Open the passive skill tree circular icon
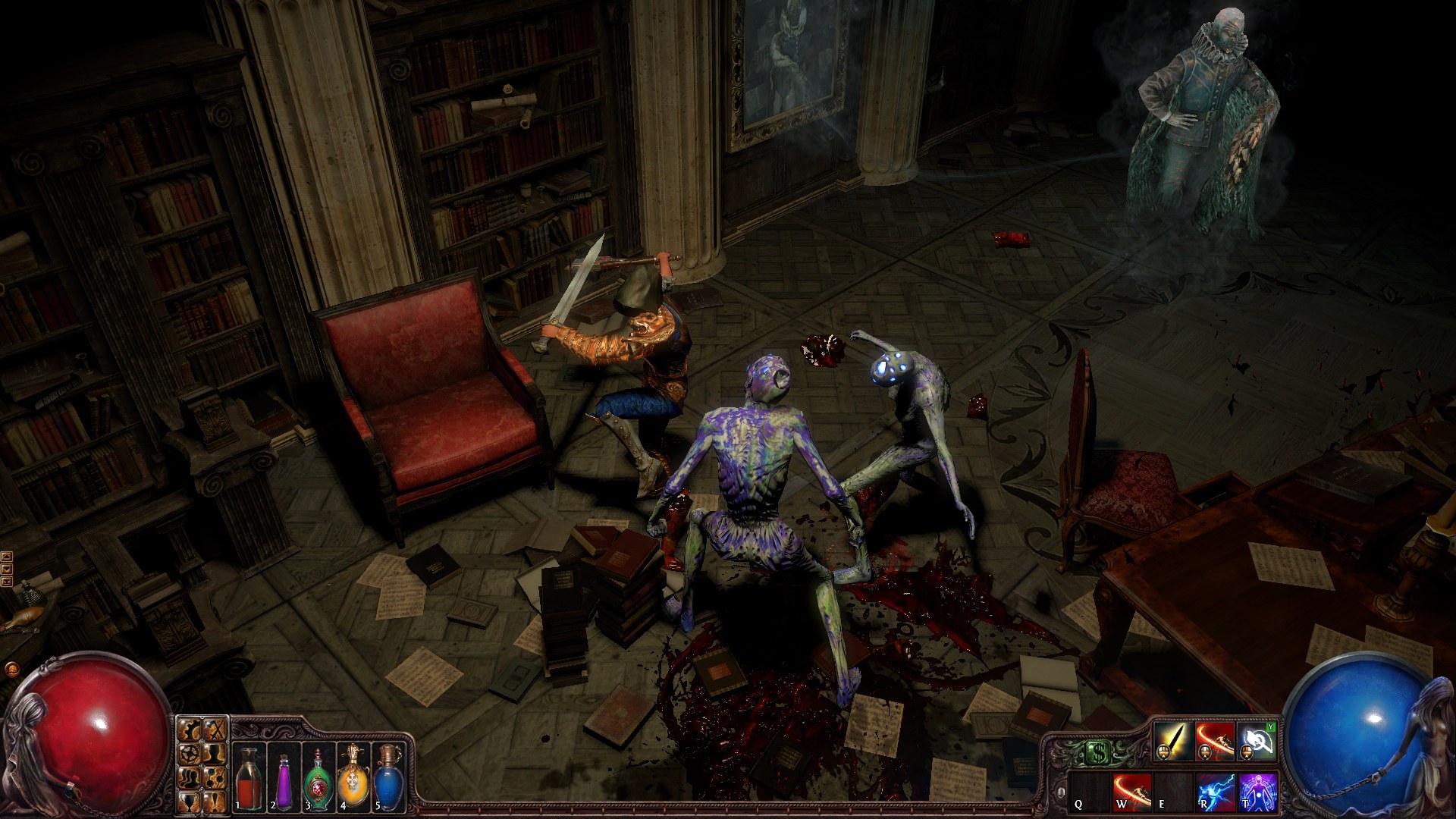1456x819 pixels. coord(190,755)
